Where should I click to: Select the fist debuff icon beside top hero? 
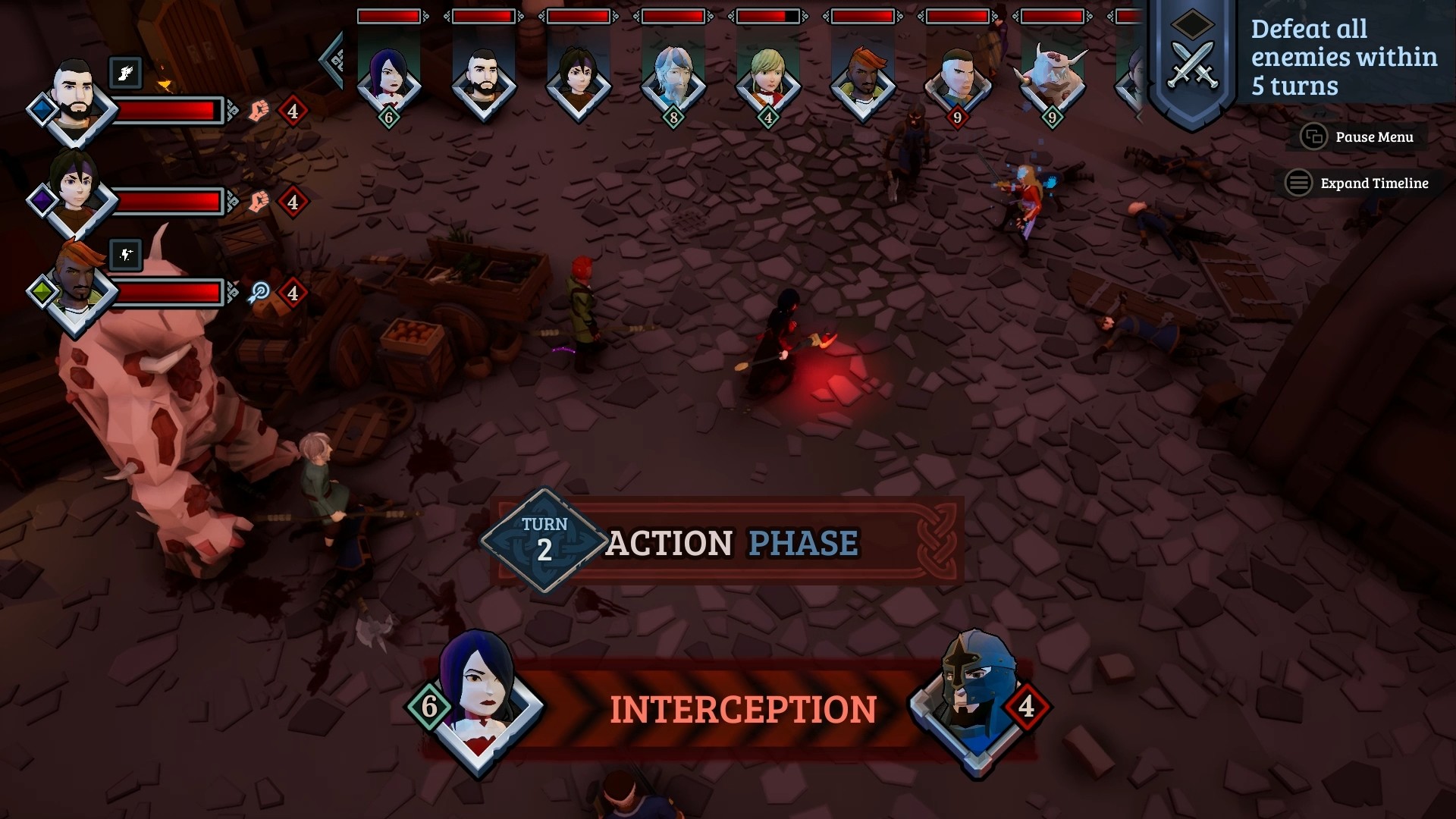pyautogui.click(x=258, y=110)
